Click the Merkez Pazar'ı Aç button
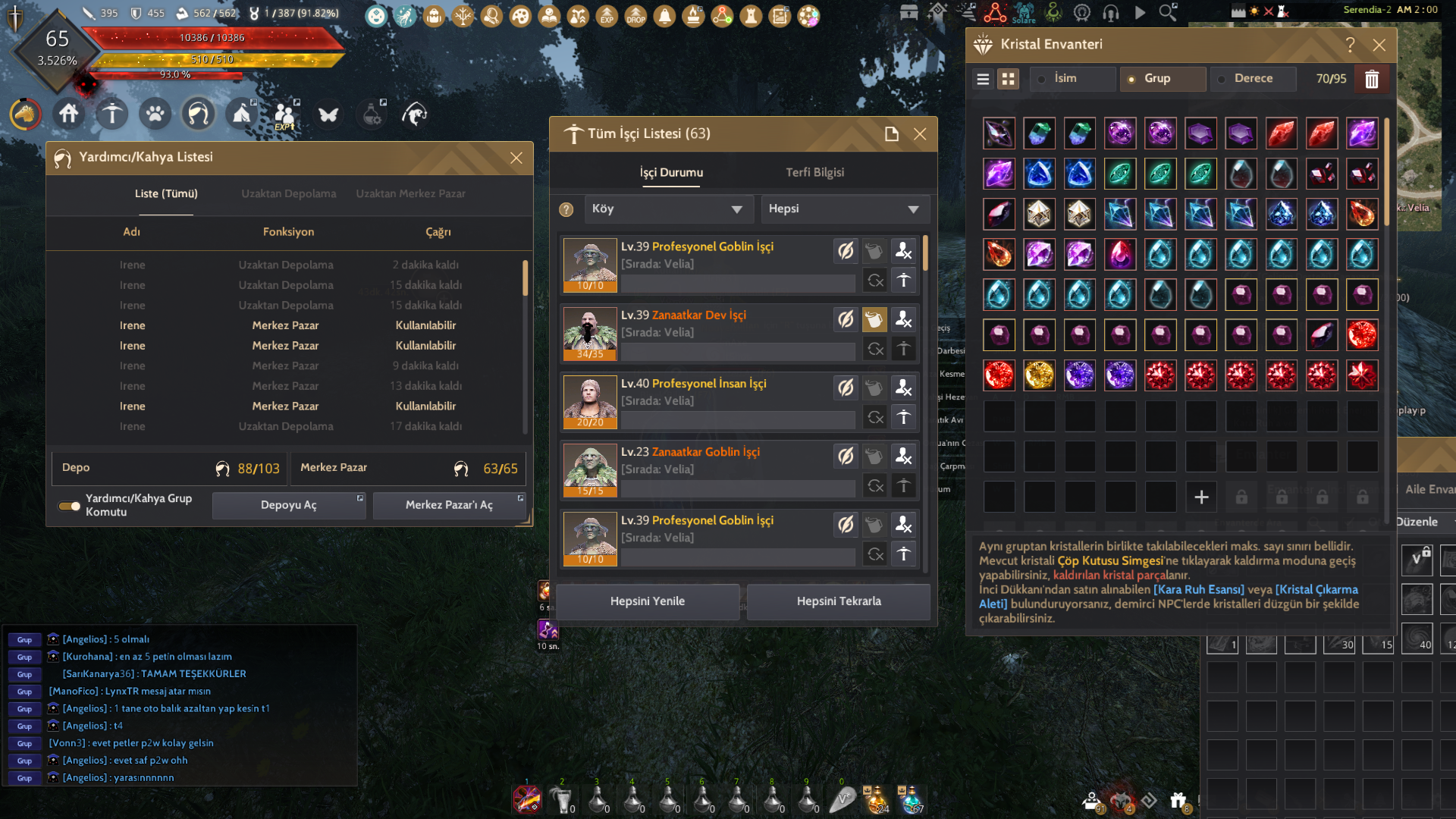The width and height of the screenshot is (1456, 819). coord(449,505)
